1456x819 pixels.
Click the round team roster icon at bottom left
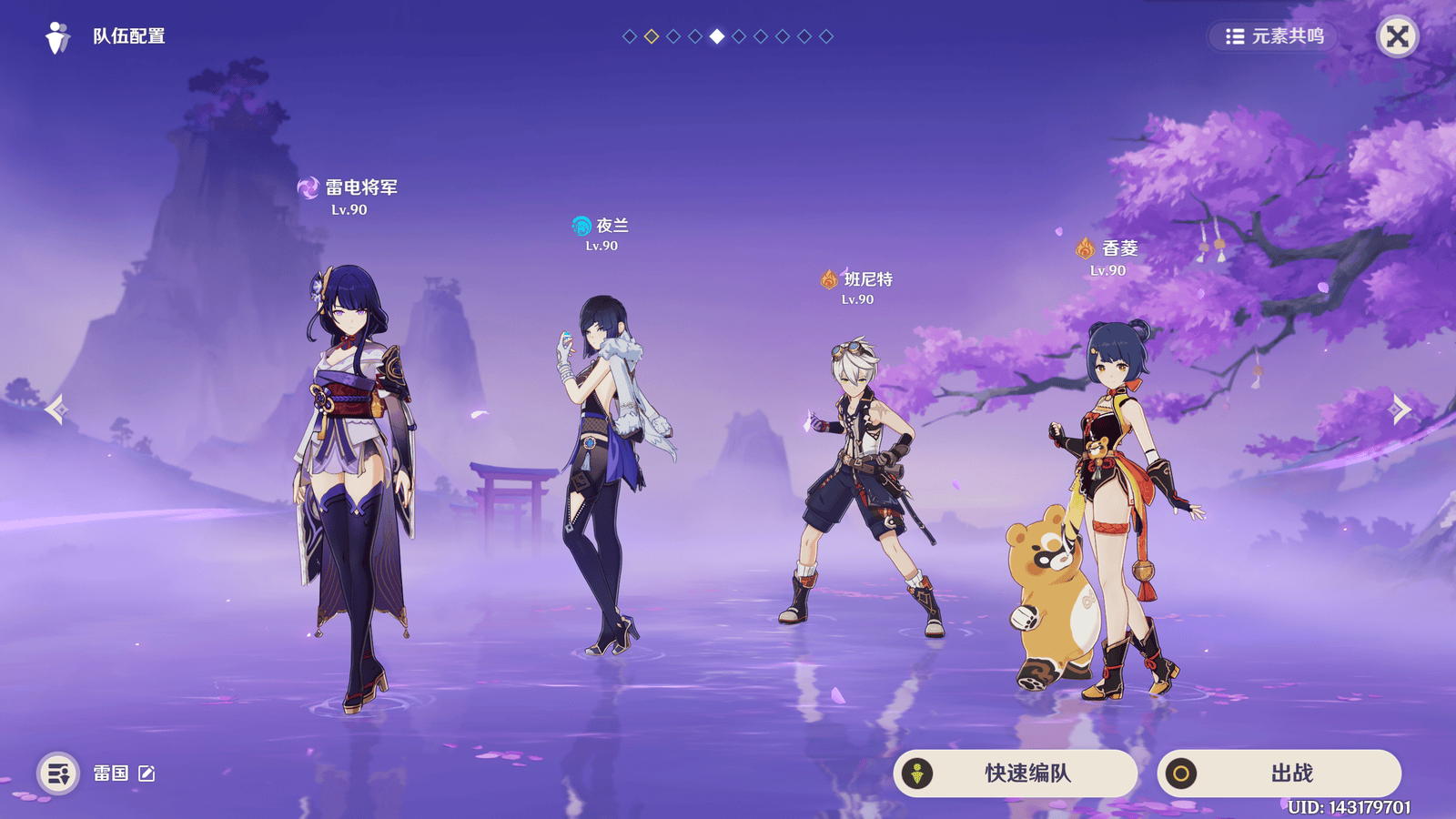coord(56,774)
